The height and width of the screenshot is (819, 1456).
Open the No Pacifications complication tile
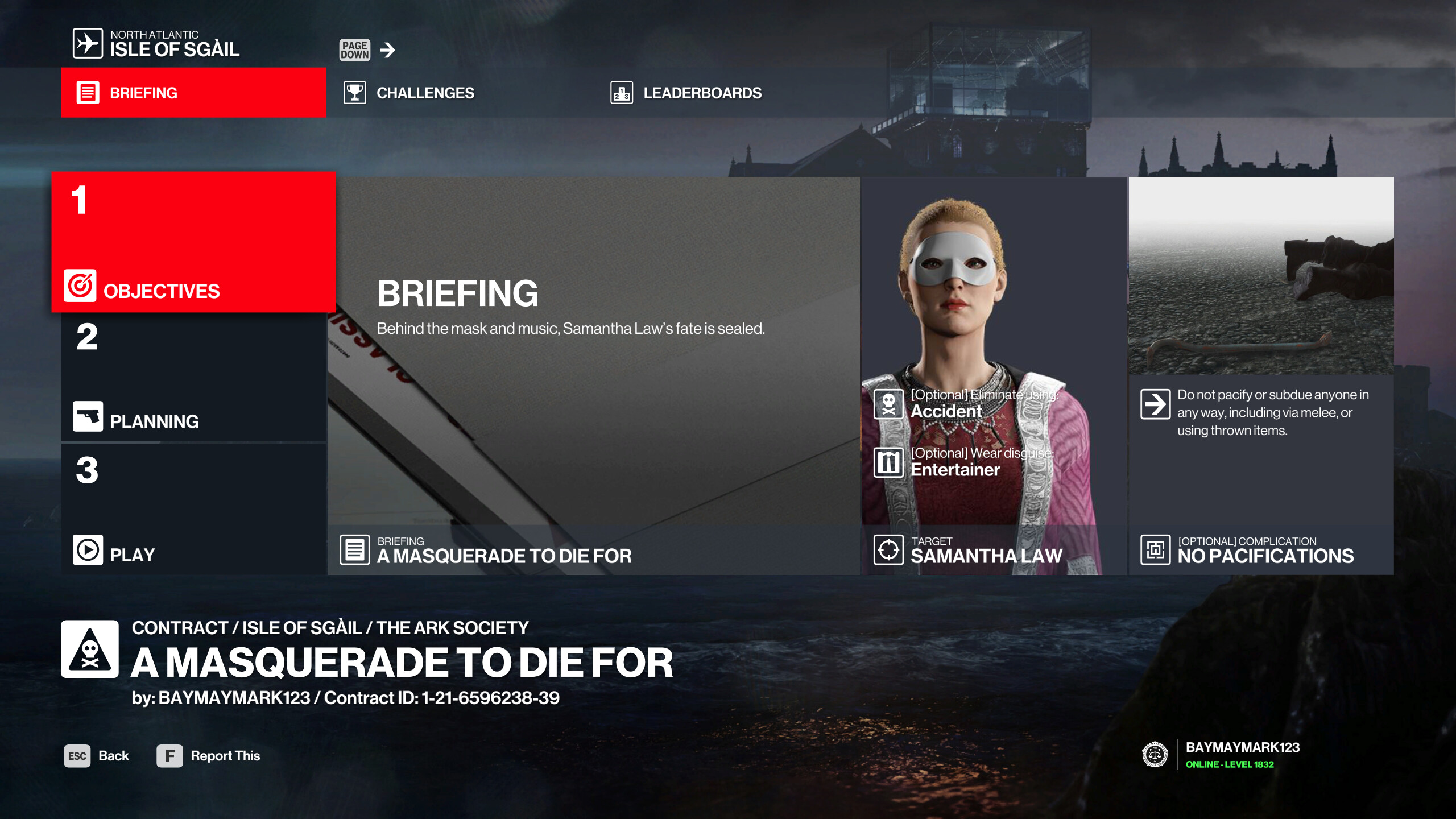pyautogui.click(x=1260, y=375)
